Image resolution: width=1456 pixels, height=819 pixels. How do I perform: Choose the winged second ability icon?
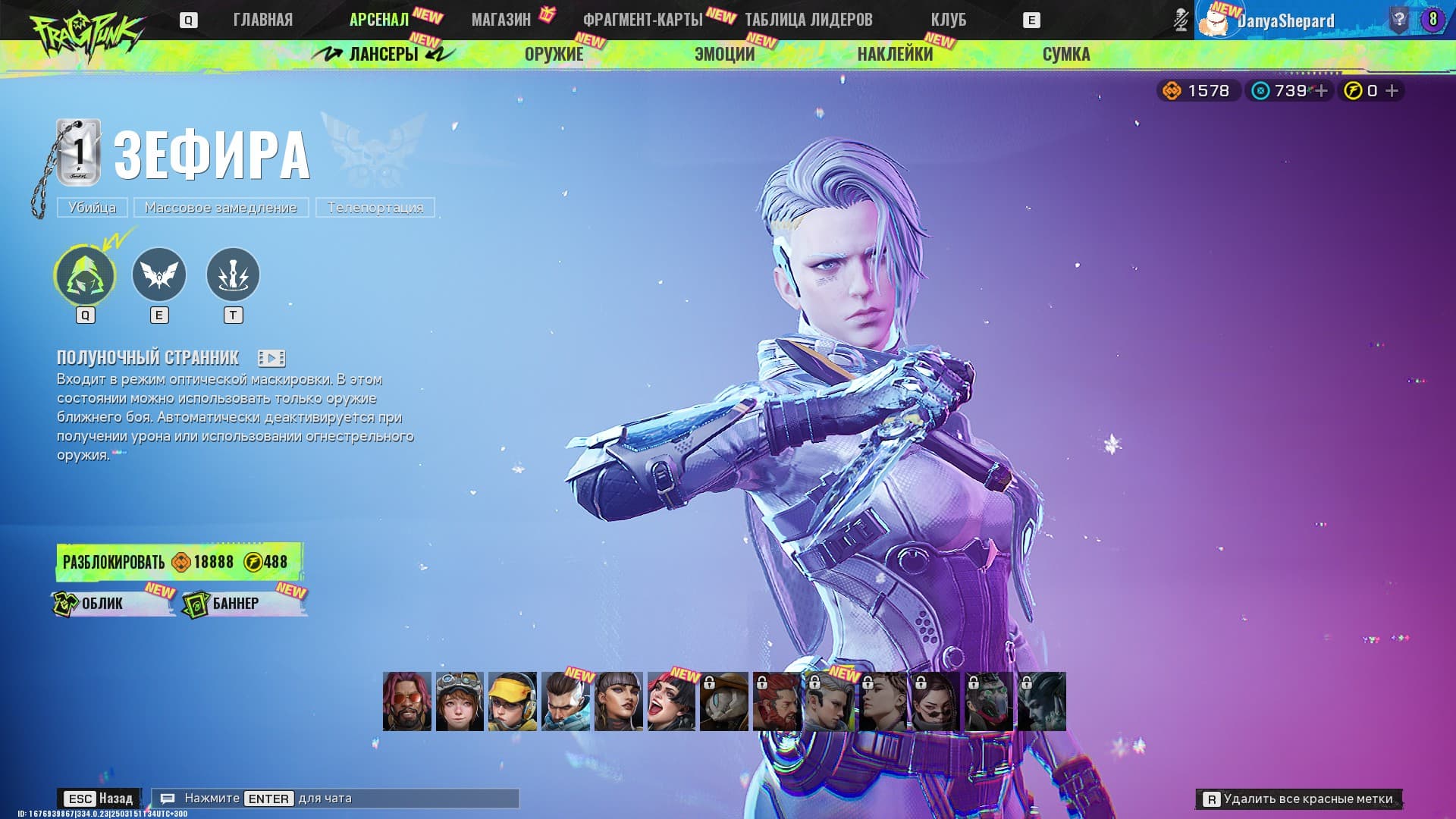159,275
